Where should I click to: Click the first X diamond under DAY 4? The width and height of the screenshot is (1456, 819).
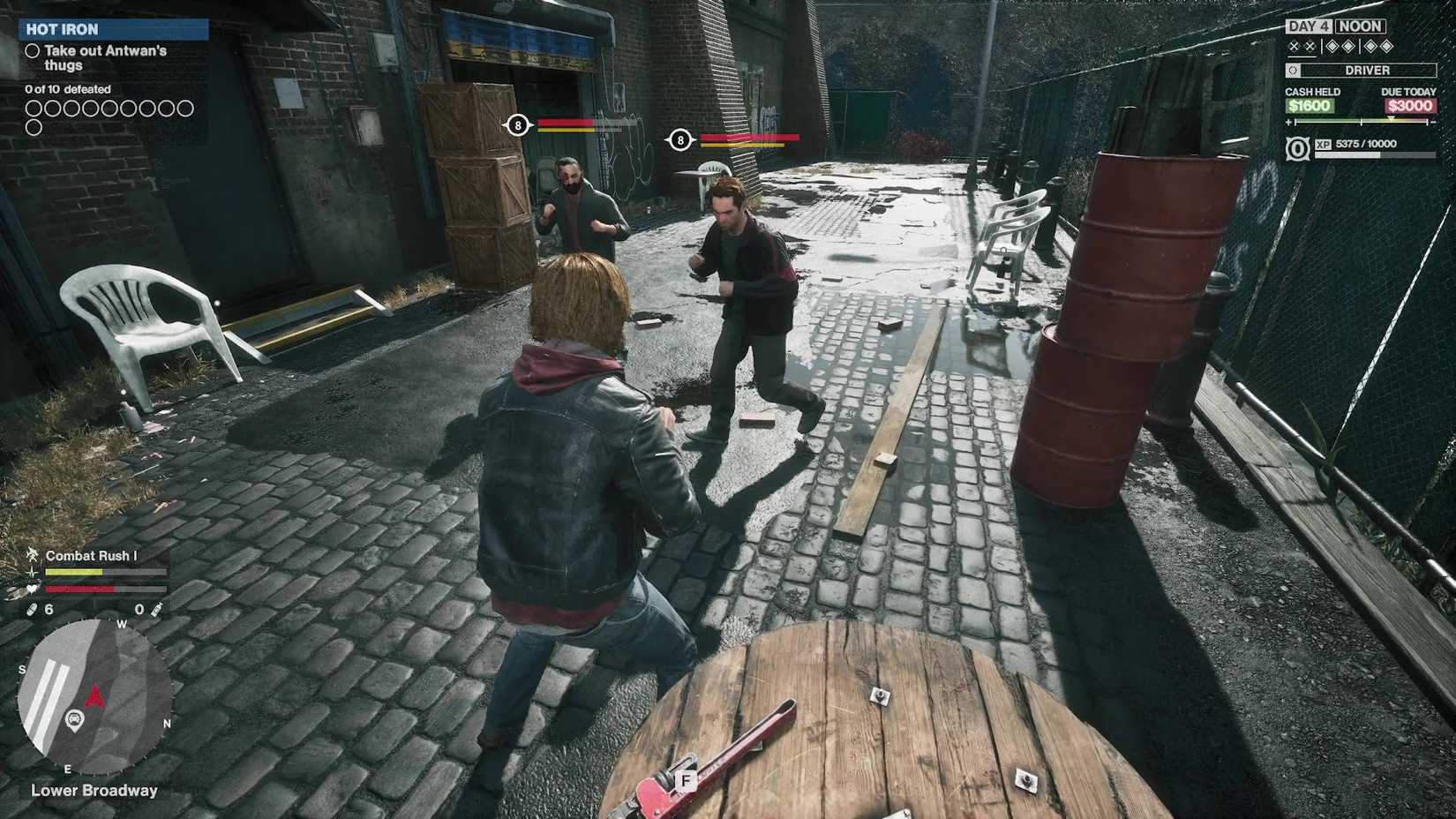[1293, 46]
